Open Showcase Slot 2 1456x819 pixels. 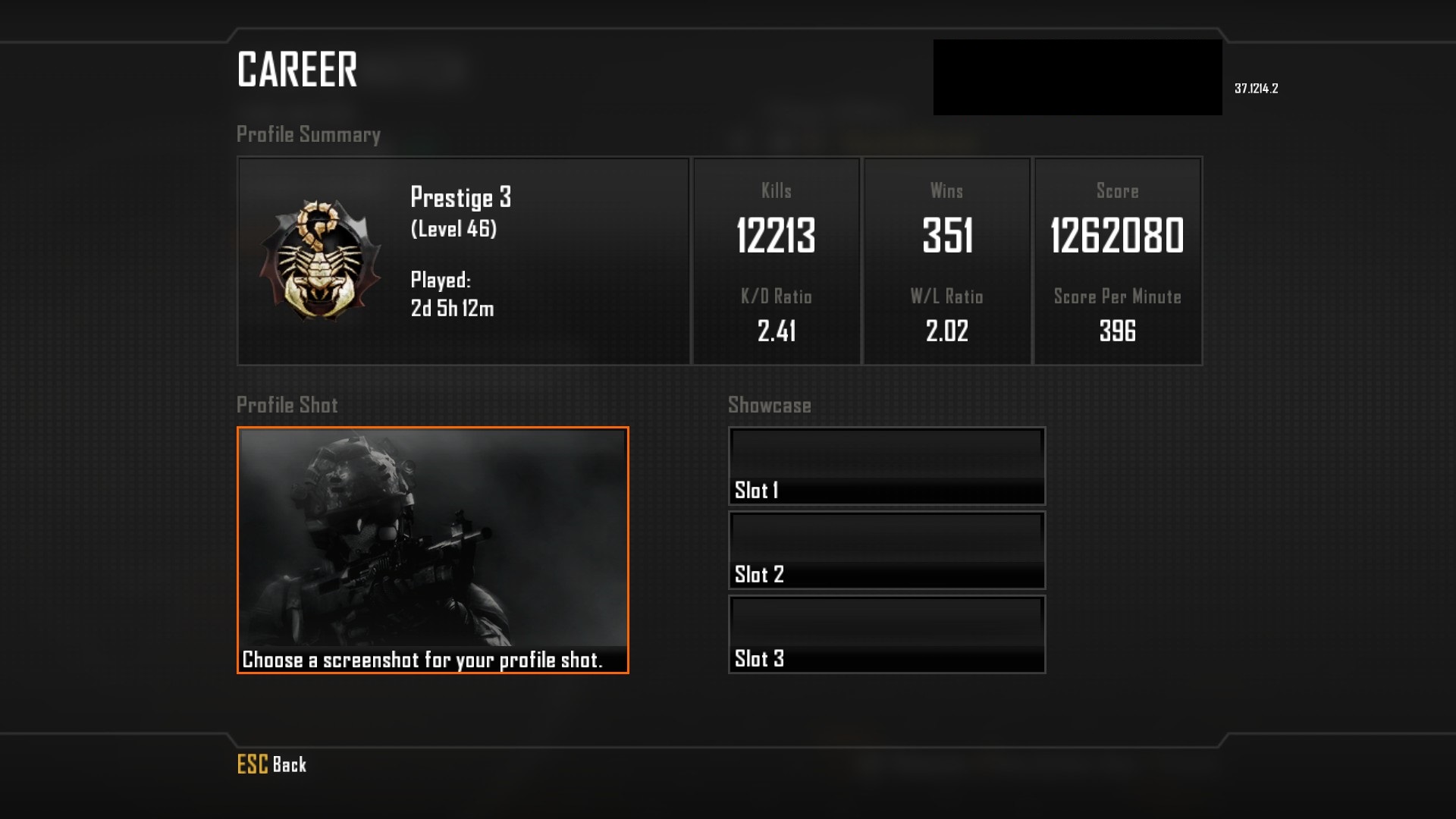[886, 551]
